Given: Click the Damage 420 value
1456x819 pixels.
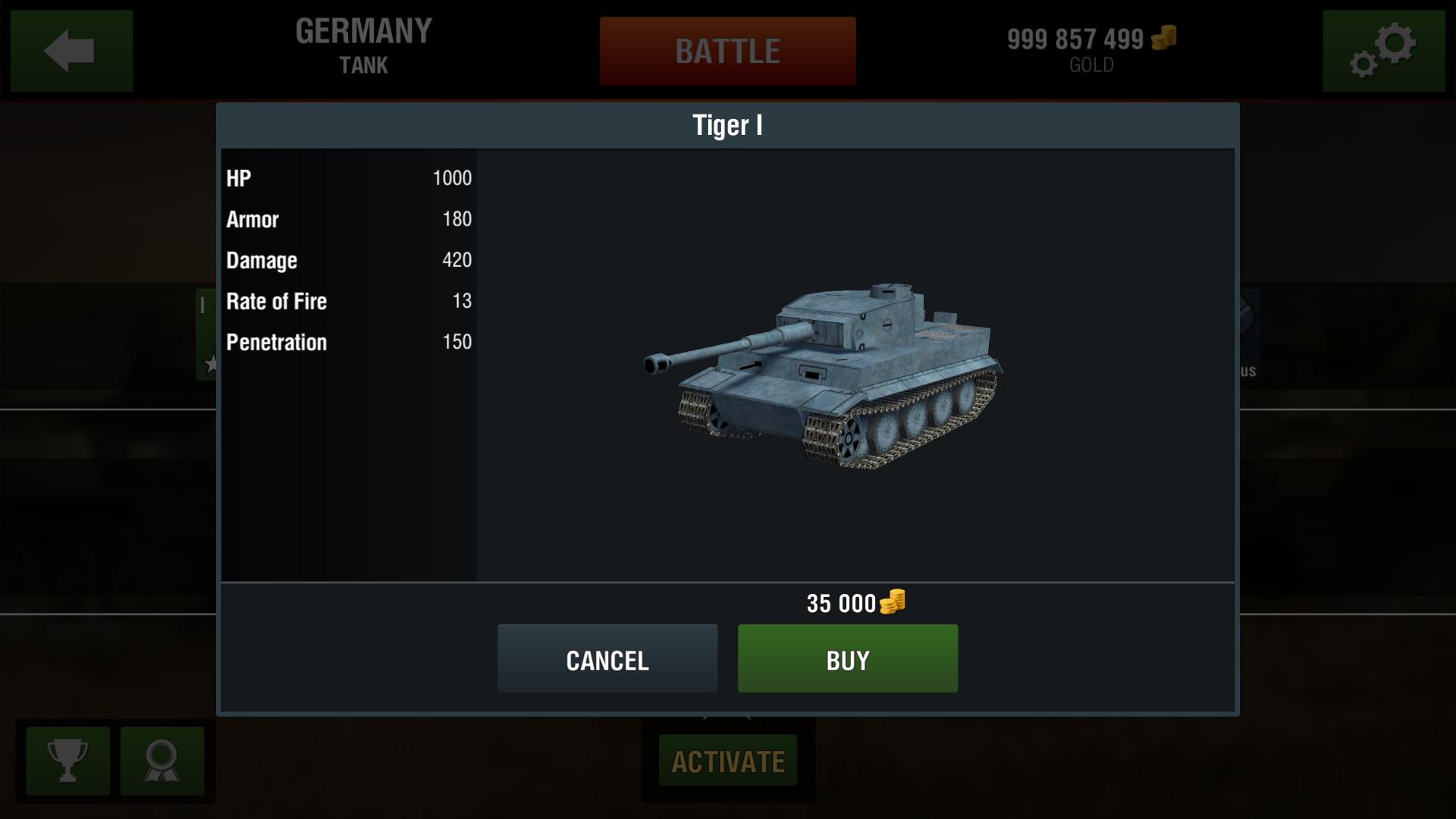Looking at the screenshot, I should [x=349, y=260].
